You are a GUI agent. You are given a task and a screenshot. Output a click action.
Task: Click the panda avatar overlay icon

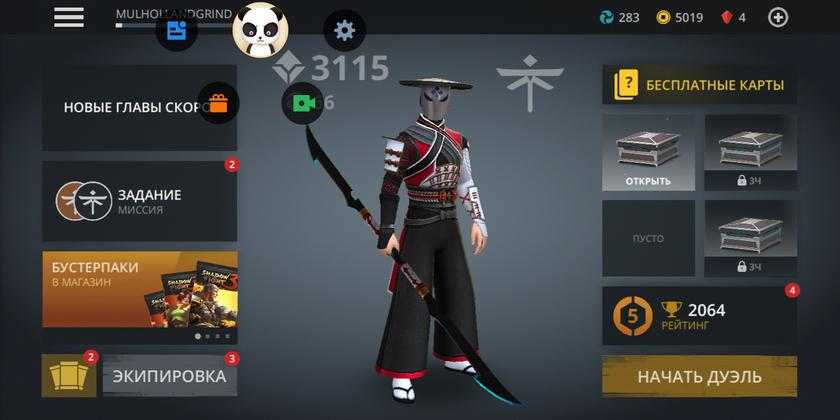(x=260, y=30)
